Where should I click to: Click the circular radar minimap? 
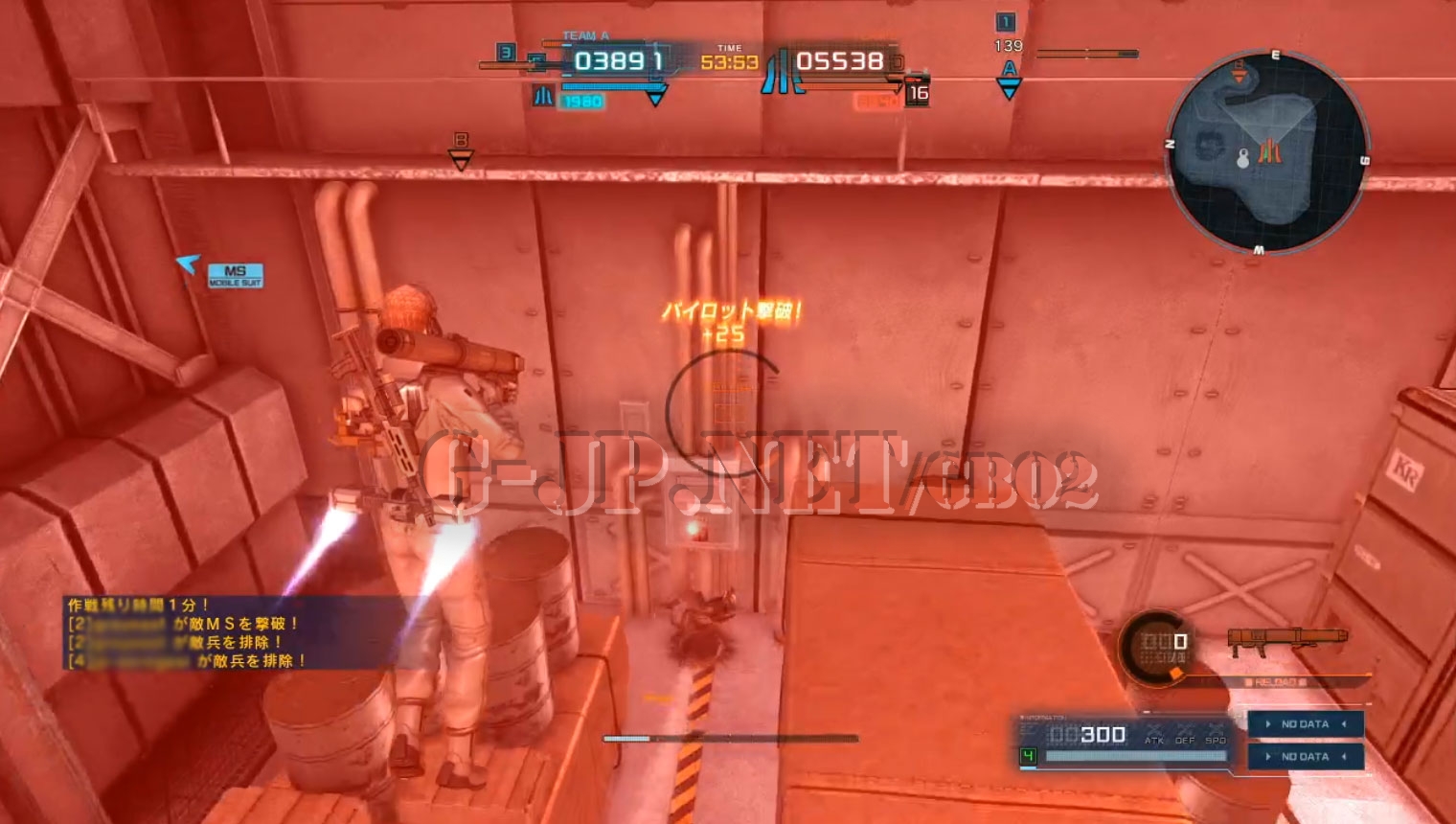1266,153
